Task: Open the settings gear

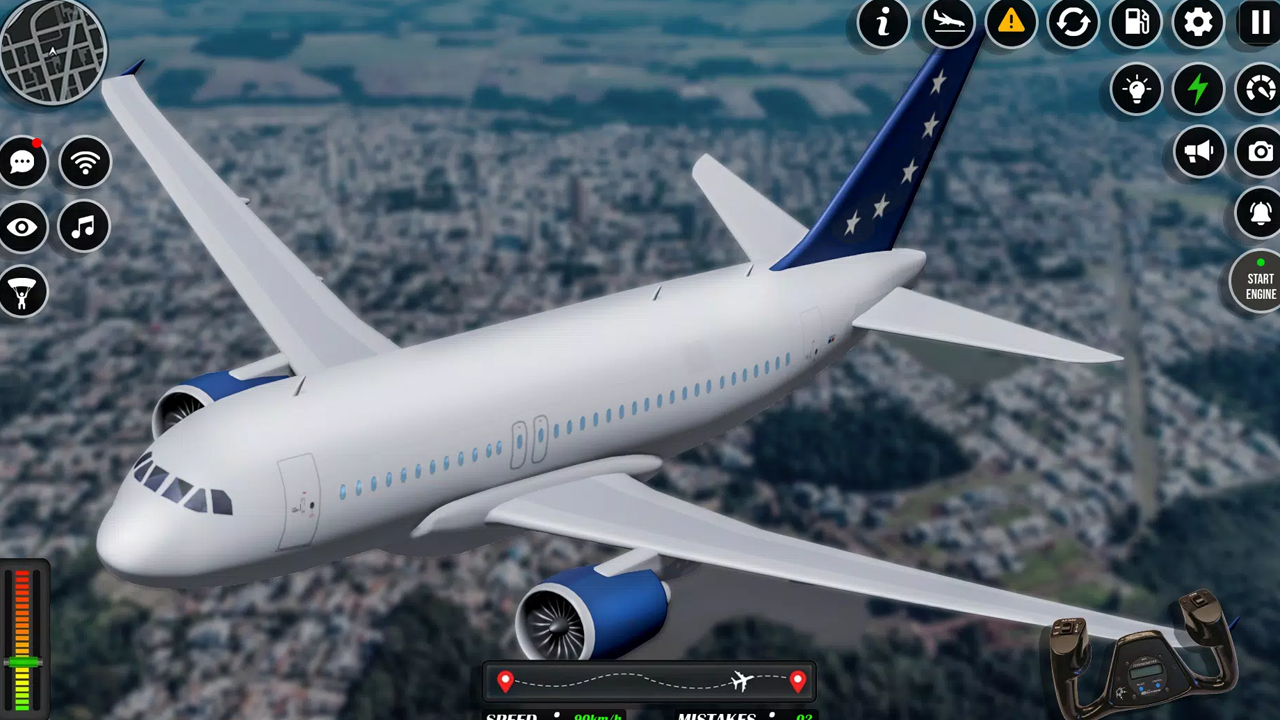Action: click(1198, 24)
